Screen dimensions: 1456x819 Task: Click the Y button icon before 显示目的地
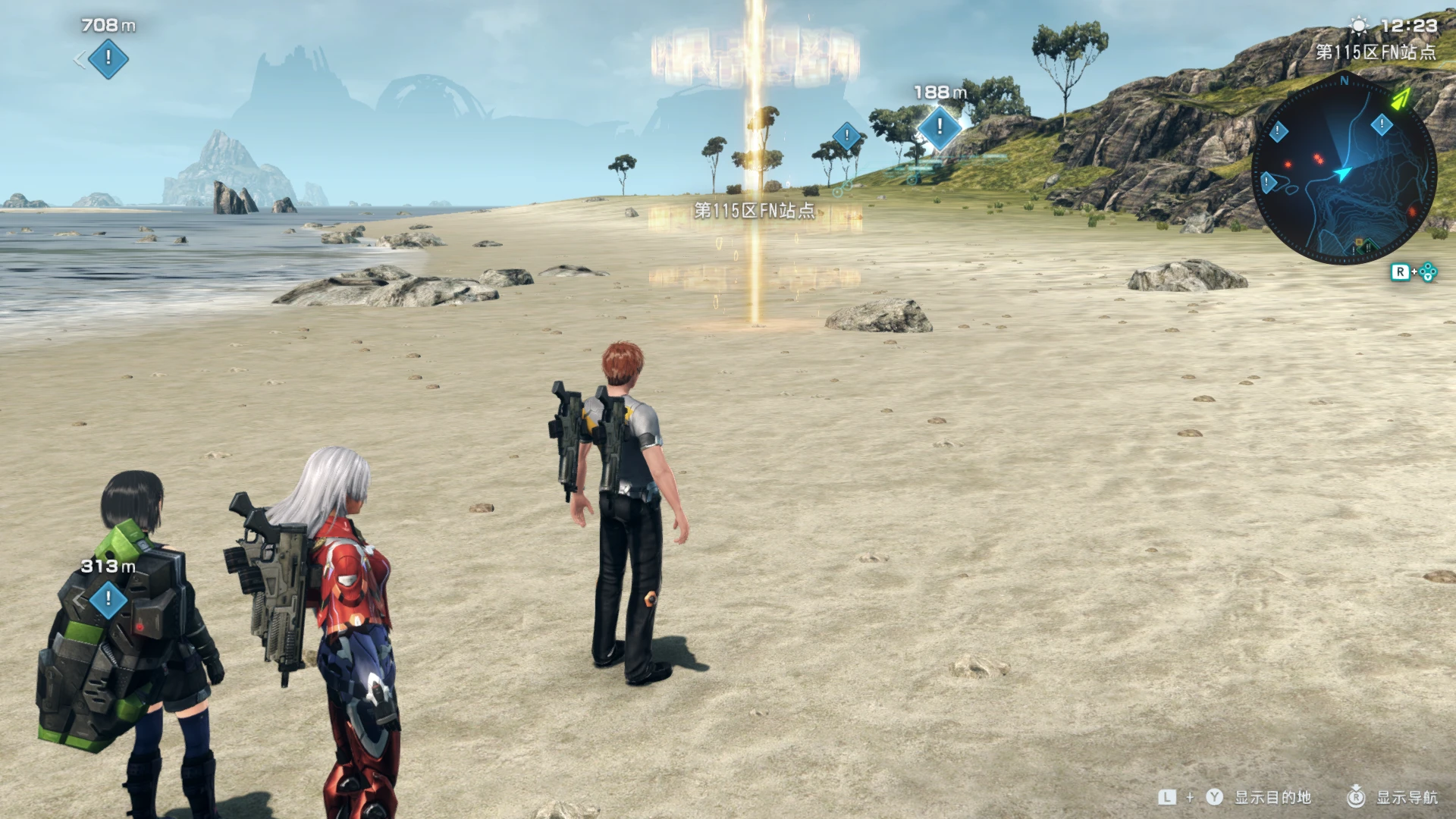(1213, 797)
